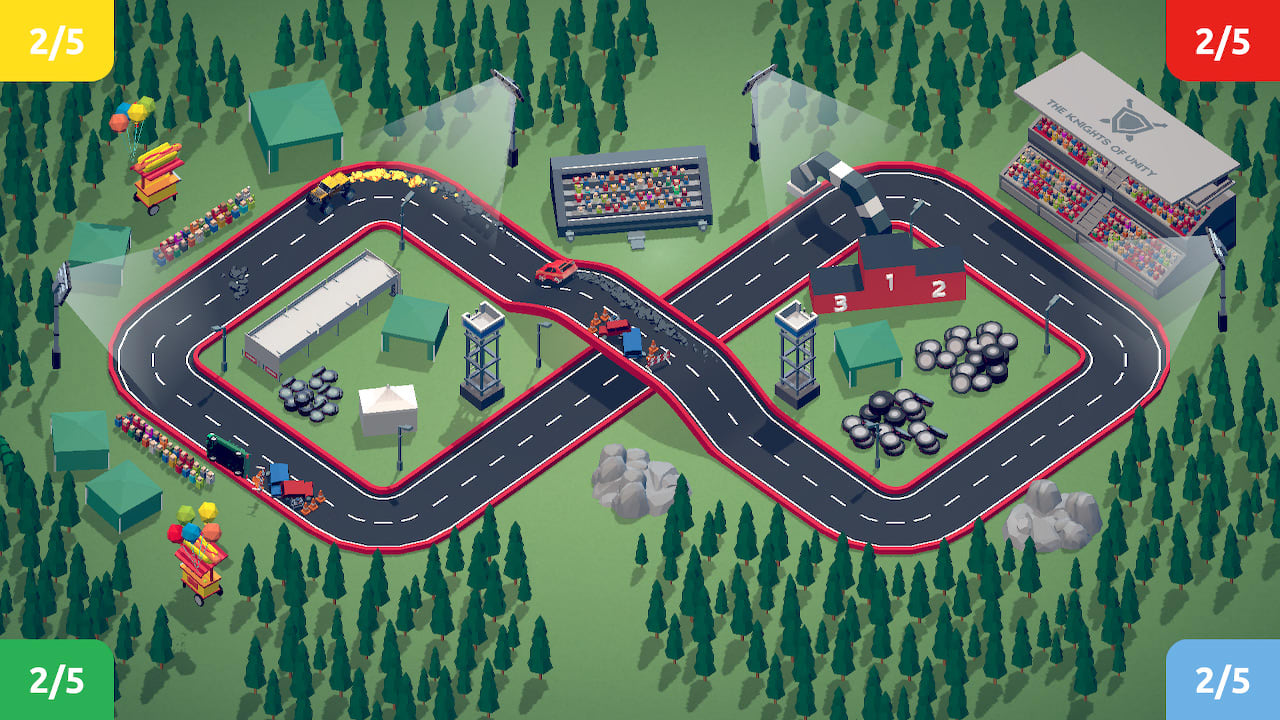Image resolution: width=1280 pixels, height=720 pixels.
Task: Select the gray rock cluster below the crossing
Action: (630, 470)
